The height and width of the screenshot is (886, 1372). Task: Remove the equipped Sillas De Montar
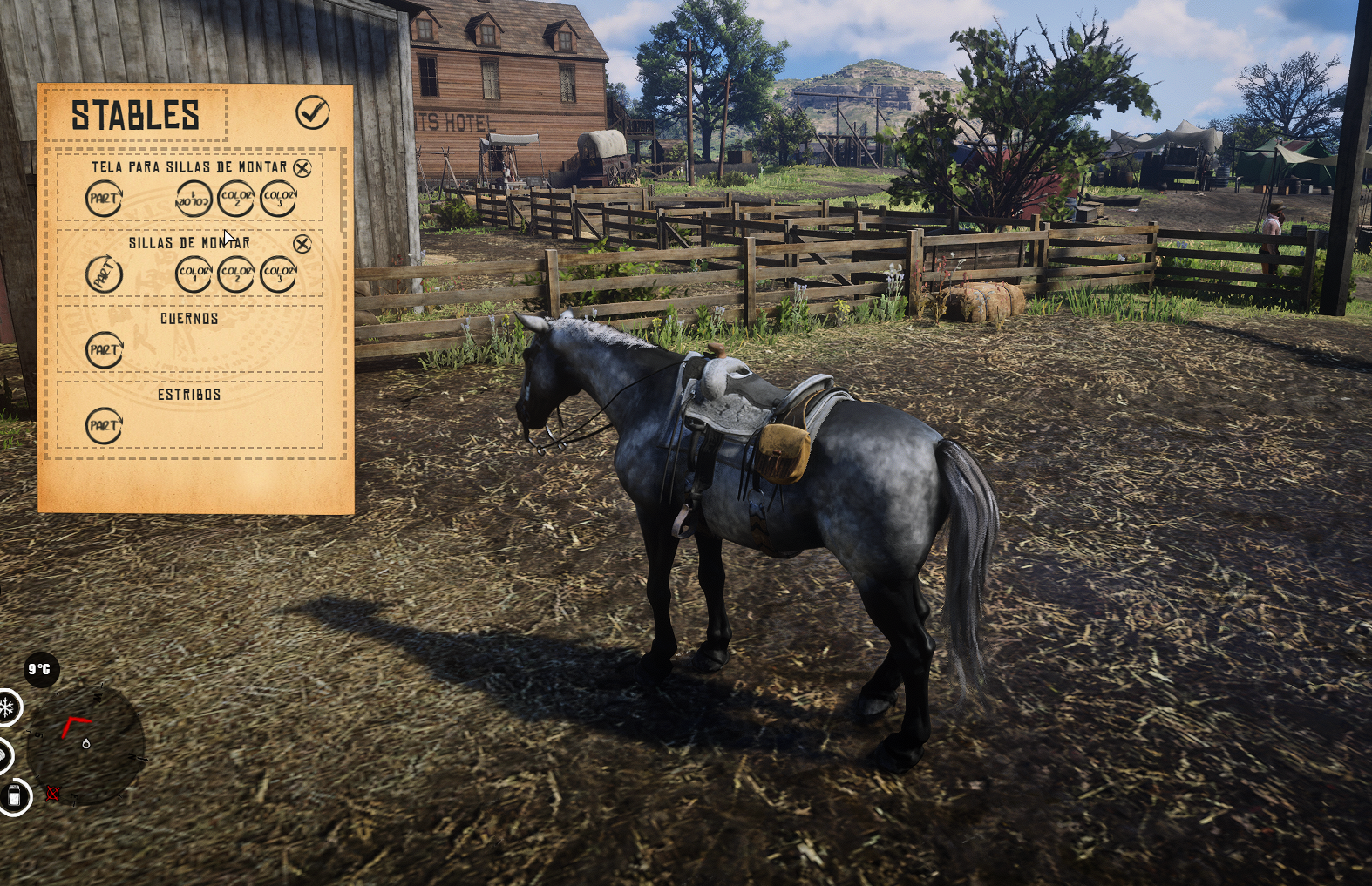click(302, 245)
